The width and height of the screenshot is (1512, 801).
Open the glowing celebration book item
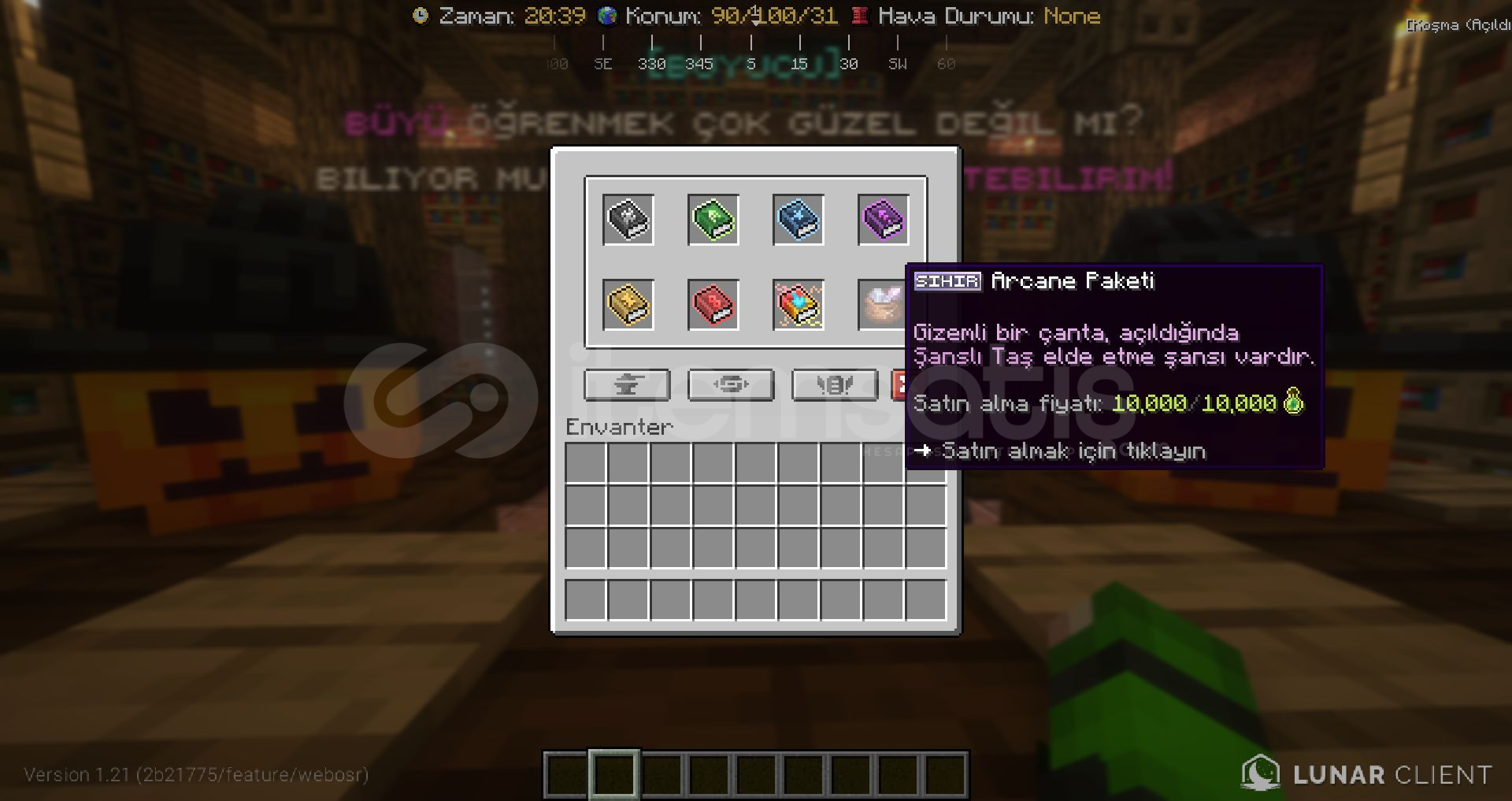[798, 305]
